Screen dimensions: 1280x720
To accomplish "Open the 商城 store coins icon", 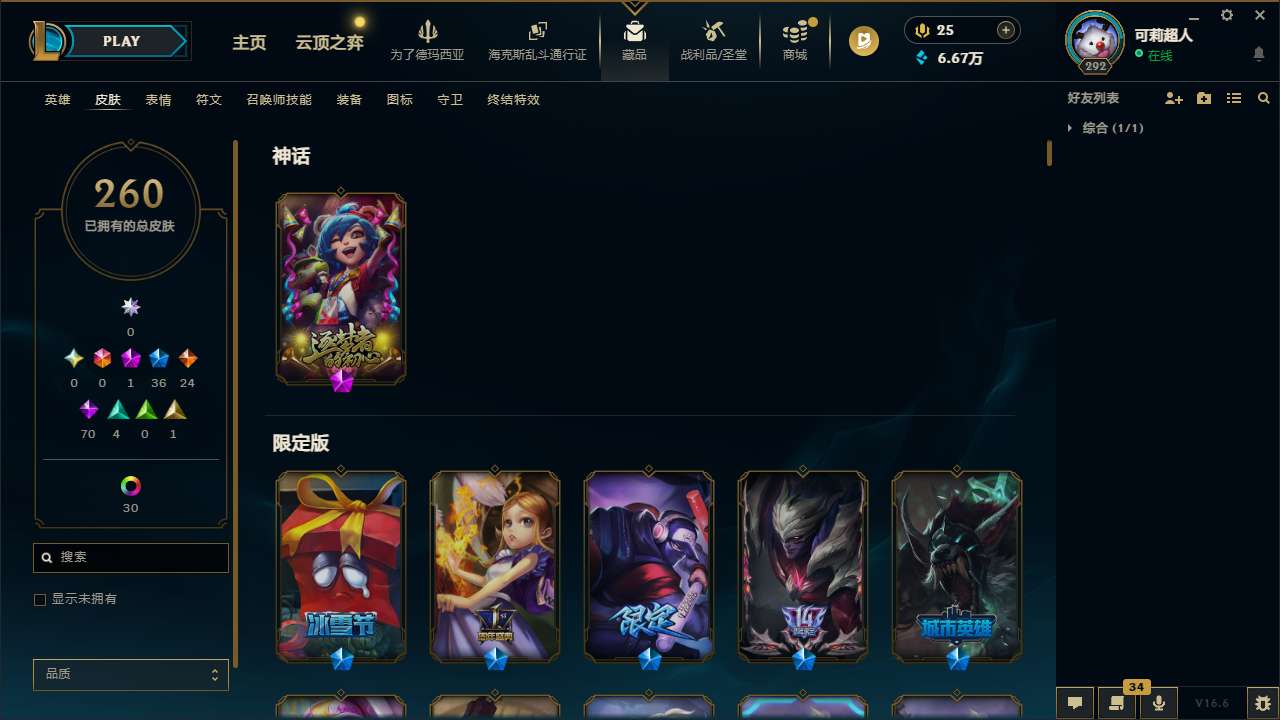I will point(795,33).
